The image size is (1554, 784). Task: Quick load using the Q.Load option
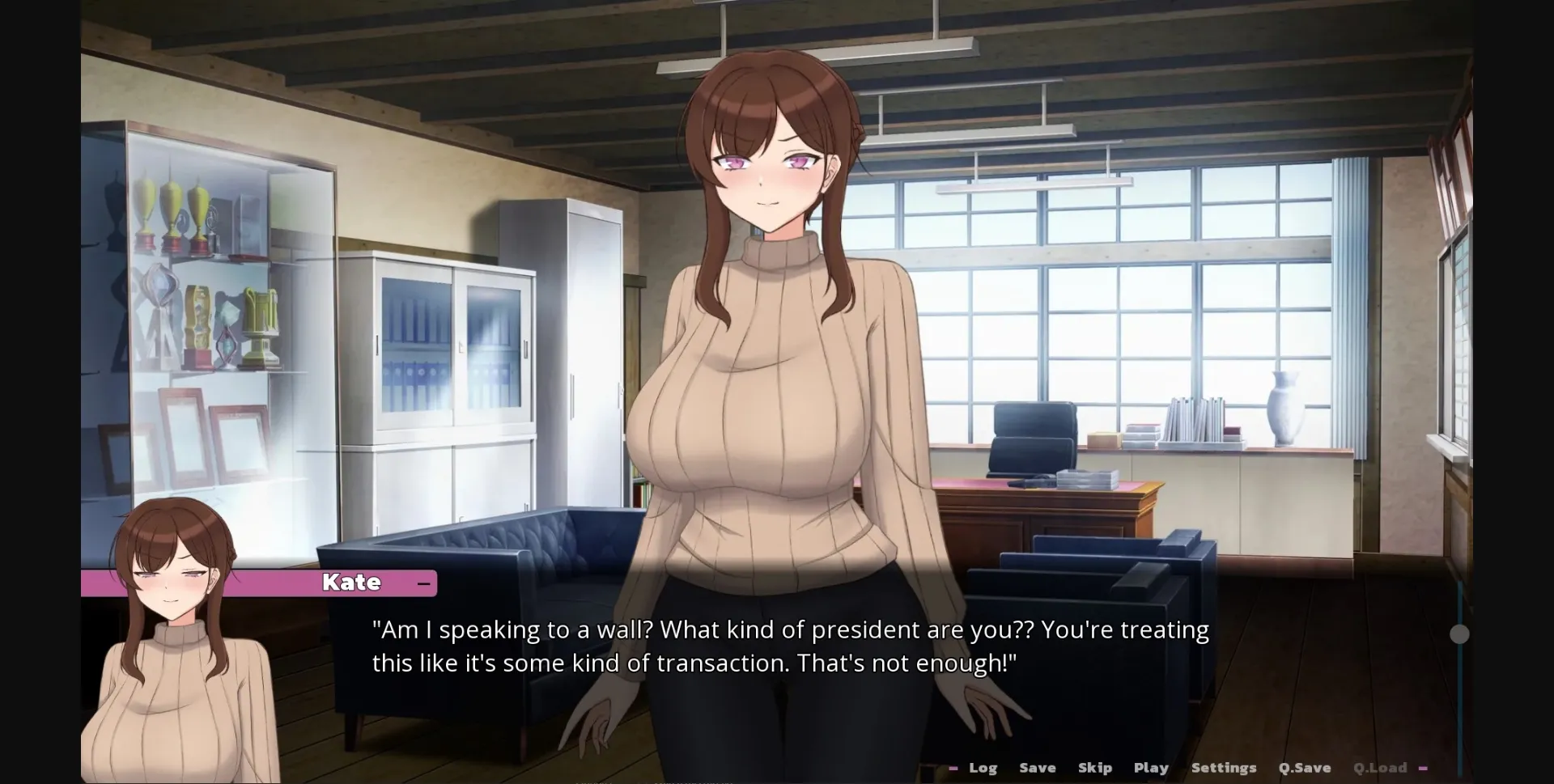[1380, 767]
